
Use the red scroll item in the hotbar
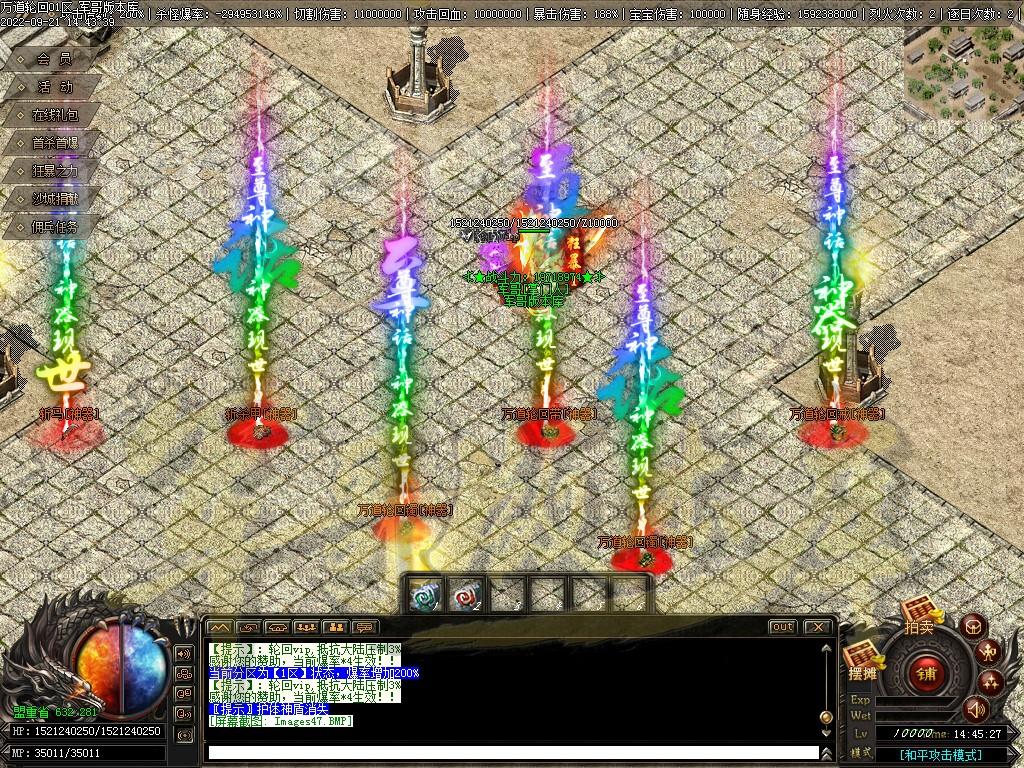click(x=467, y=595)
